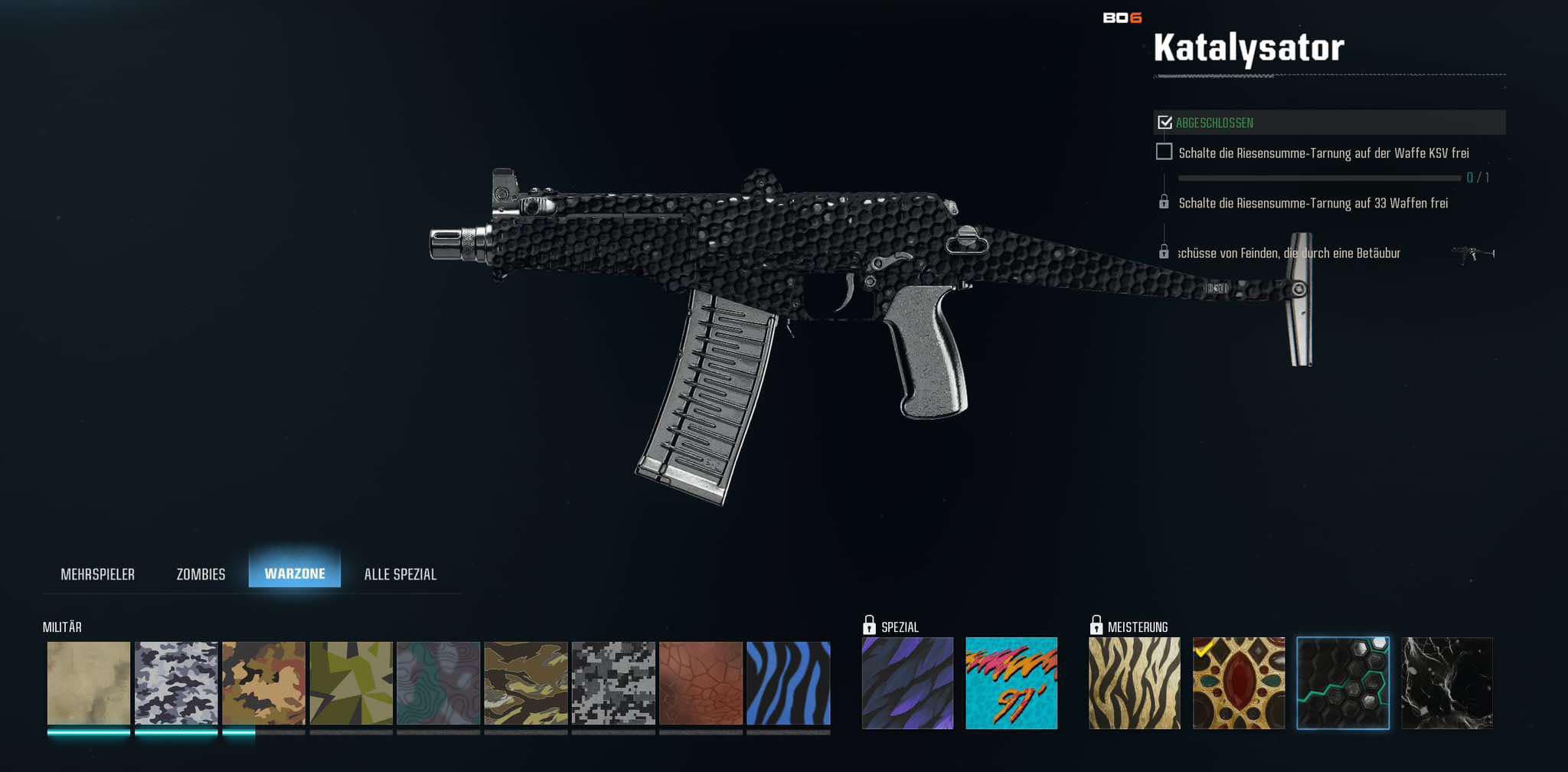Viewport: 1568px width, 772px height.
Task: Select the Warzone tab
Action: pyautogui.click(x=295, y=574)
